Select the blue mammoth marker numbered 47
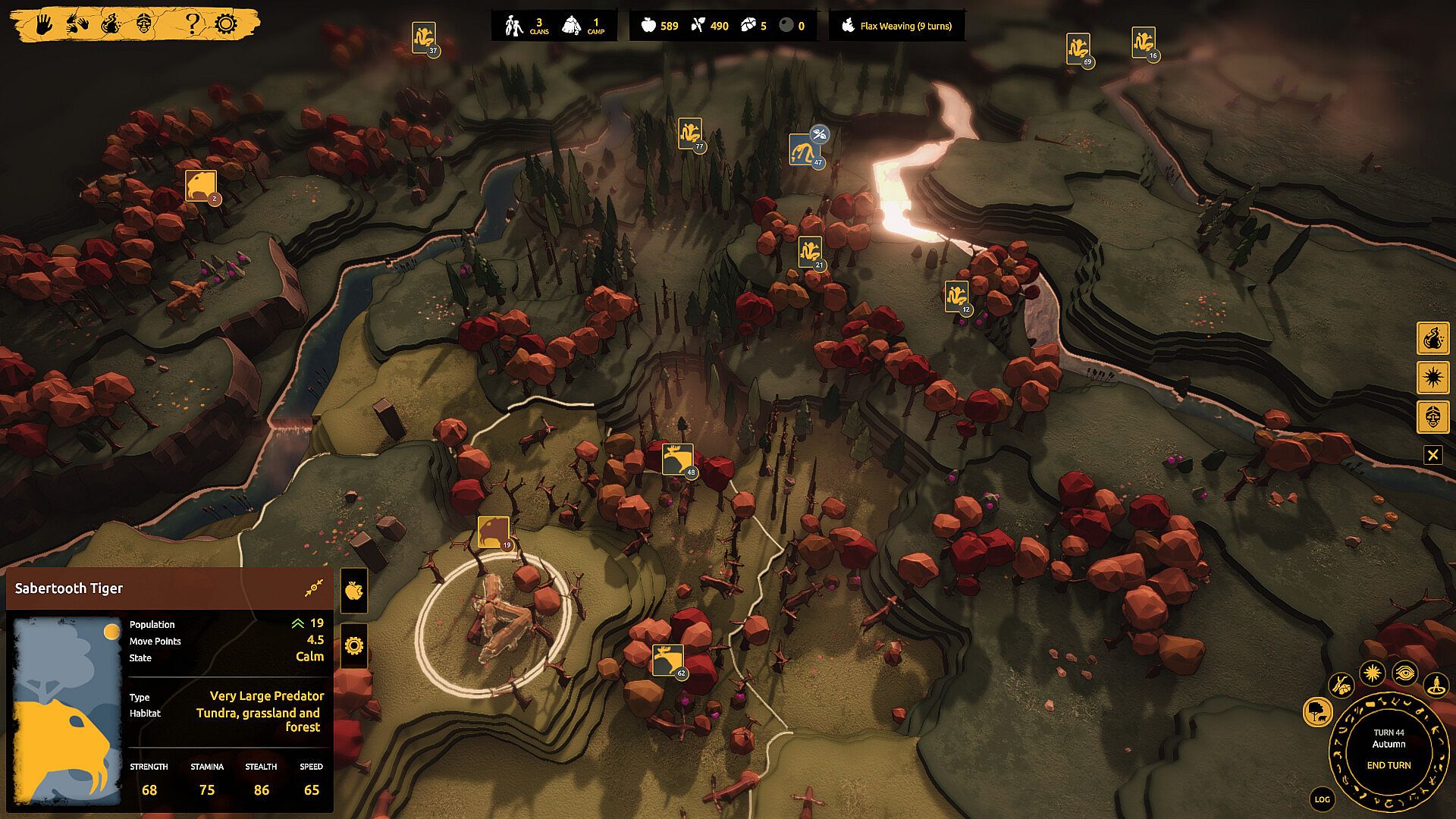1456x819 pixels. (x=802, y=150)
